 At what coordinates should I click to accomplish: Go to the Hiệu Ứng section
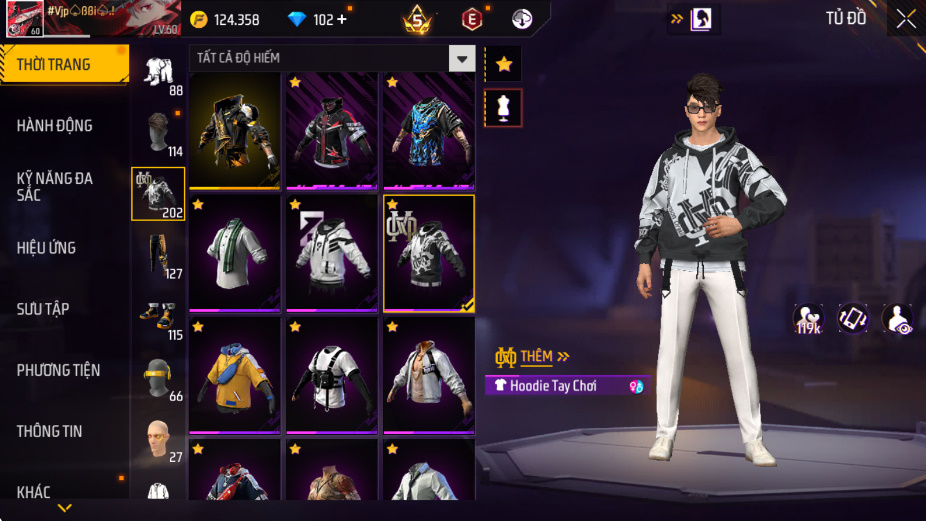click(46, 248)
